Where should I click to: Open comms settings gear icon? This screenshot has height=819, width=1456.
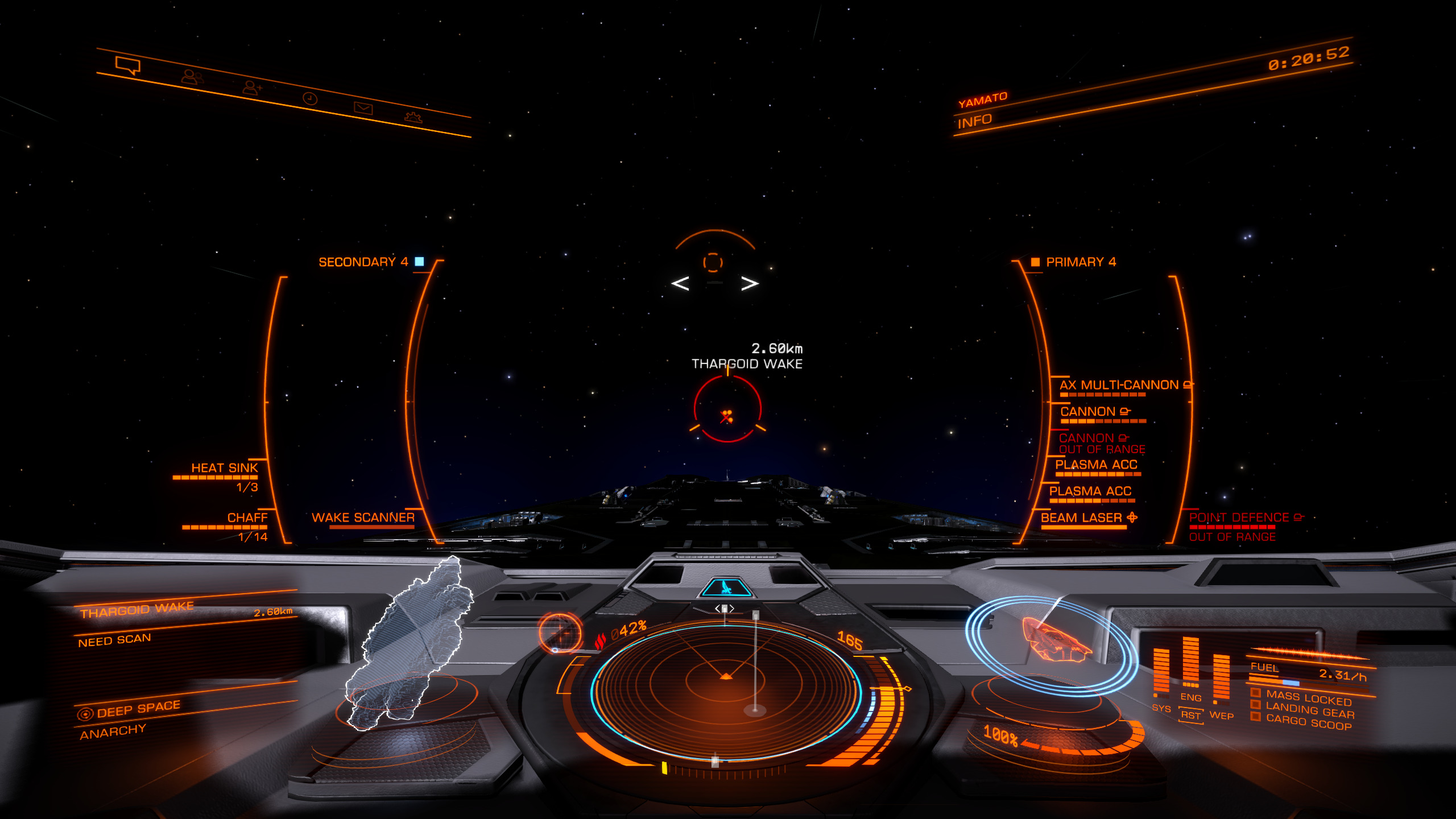[413, 117]
